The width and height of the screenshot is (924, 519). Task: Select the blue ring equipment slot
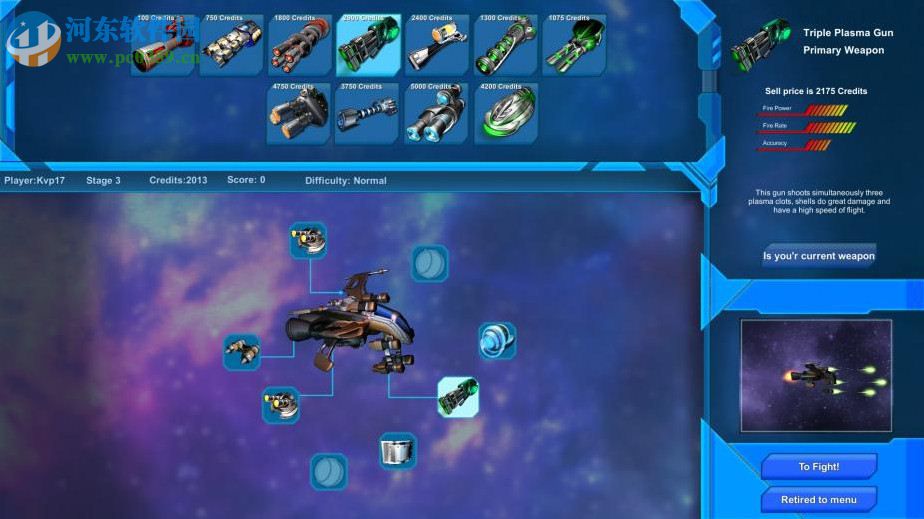pyautogui.click(x=496, y=341)
